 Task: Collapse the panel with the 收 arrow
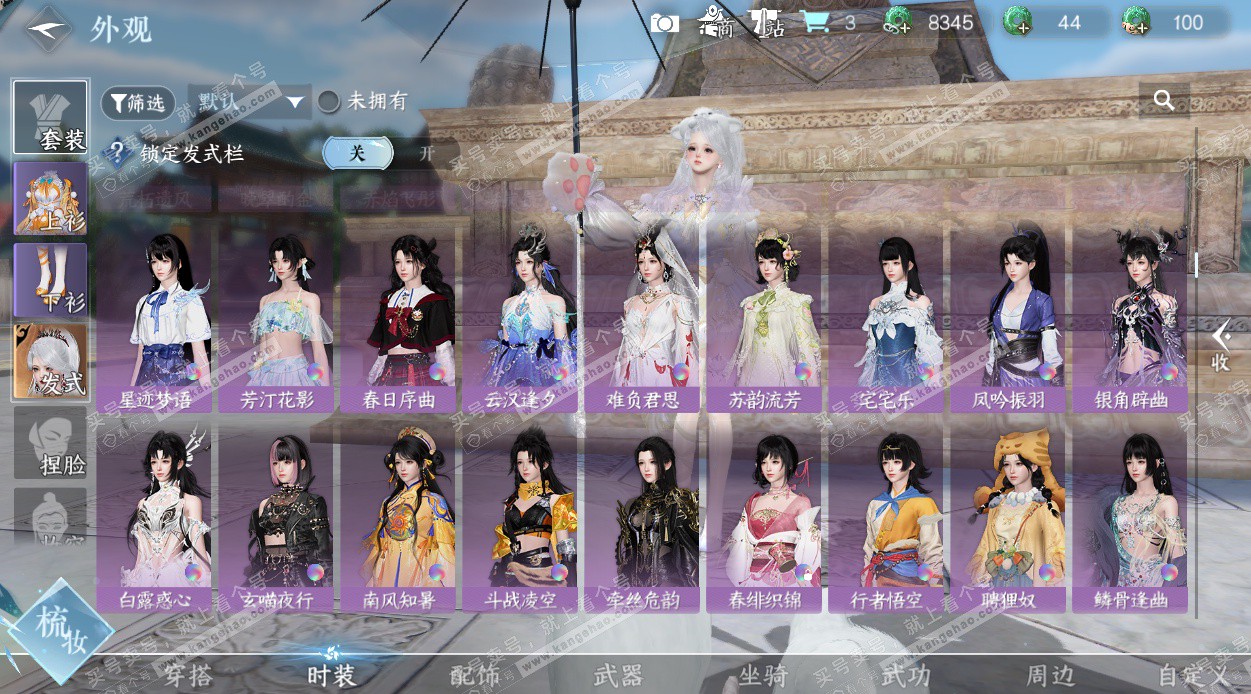pyautogui.click(x=1220, y=347)
